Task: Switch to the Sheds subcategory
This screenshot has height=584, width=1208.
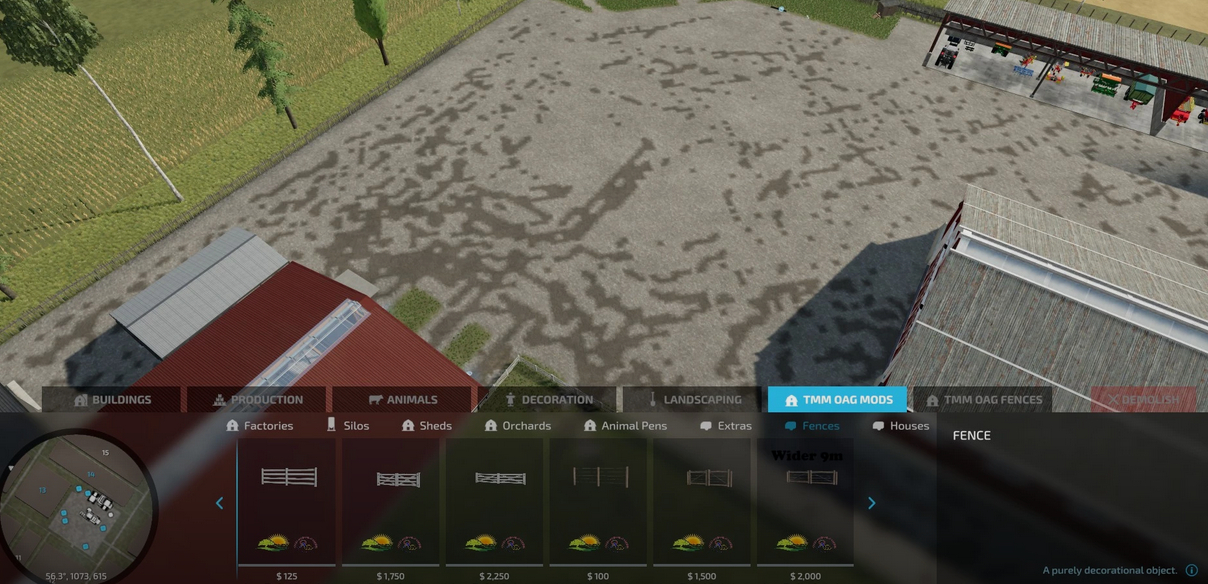Action: coord(427,426)
